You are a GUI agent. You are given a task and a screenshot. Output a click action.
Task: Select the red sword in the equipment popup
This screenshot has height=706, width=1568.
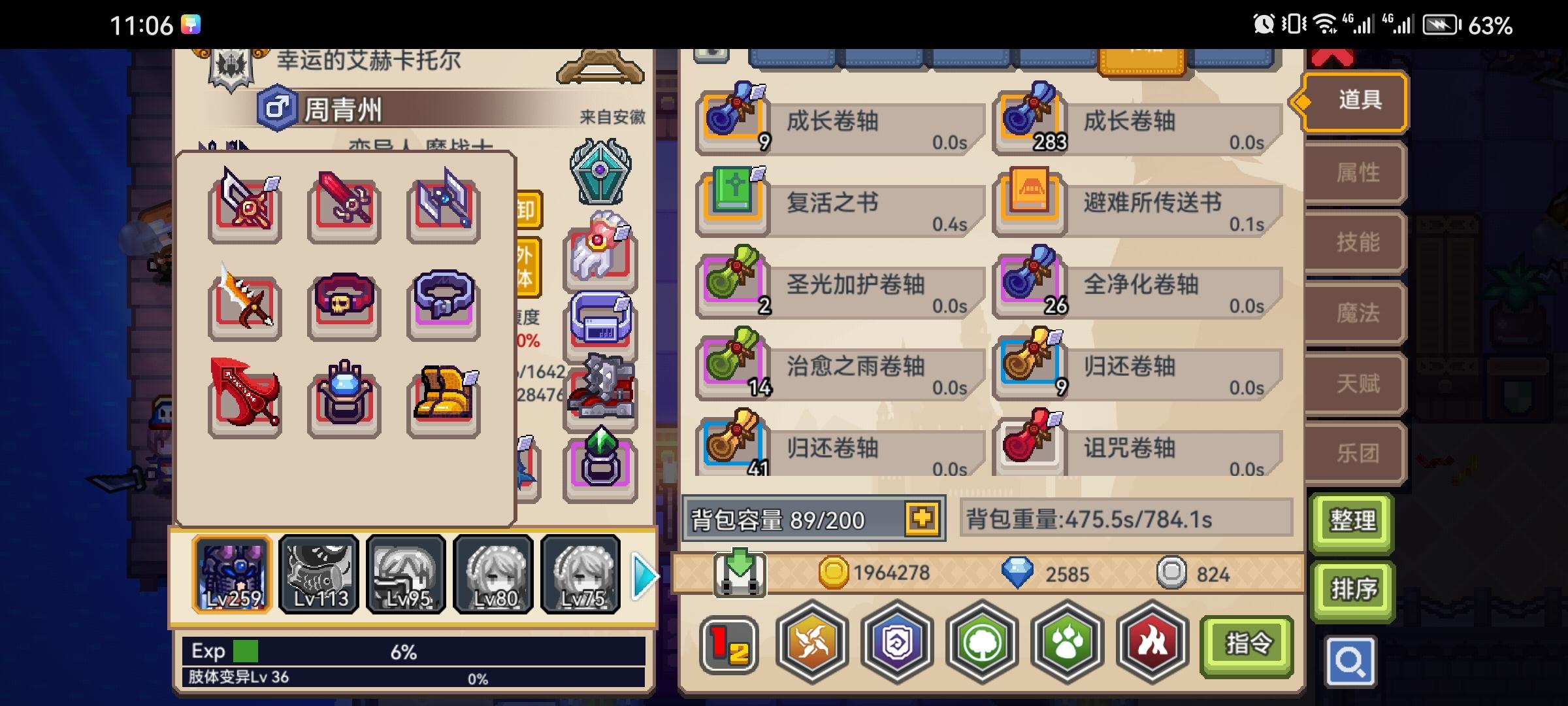343,205
